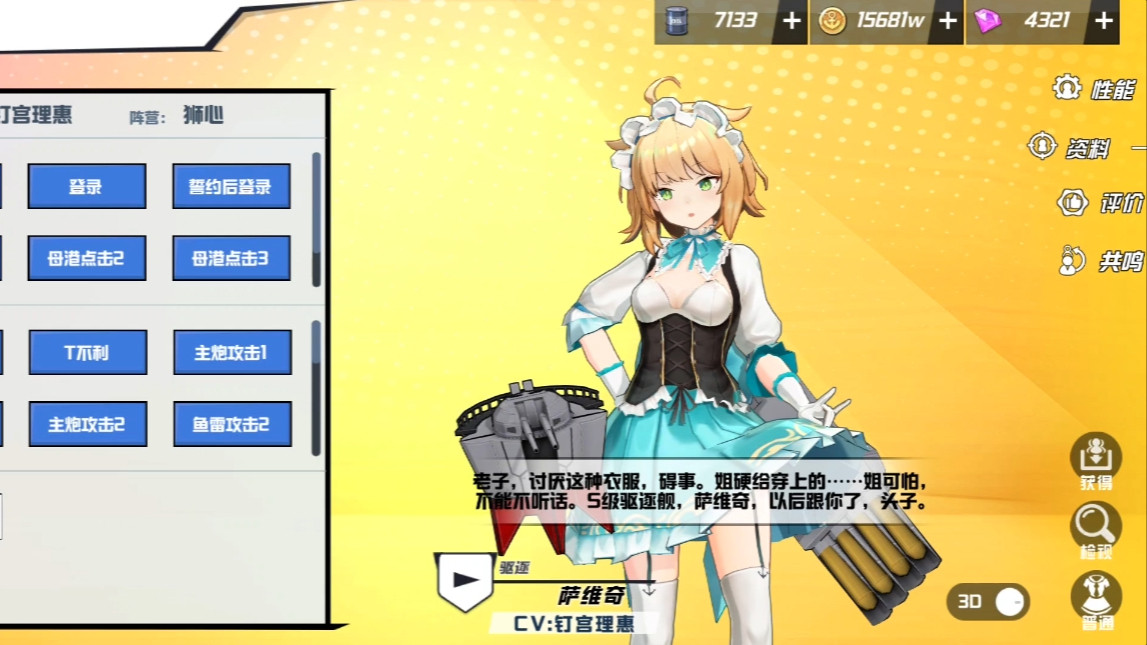Buy more pink gems with plus button
Screen dimensions: 1147x645
coord(1104,21)
